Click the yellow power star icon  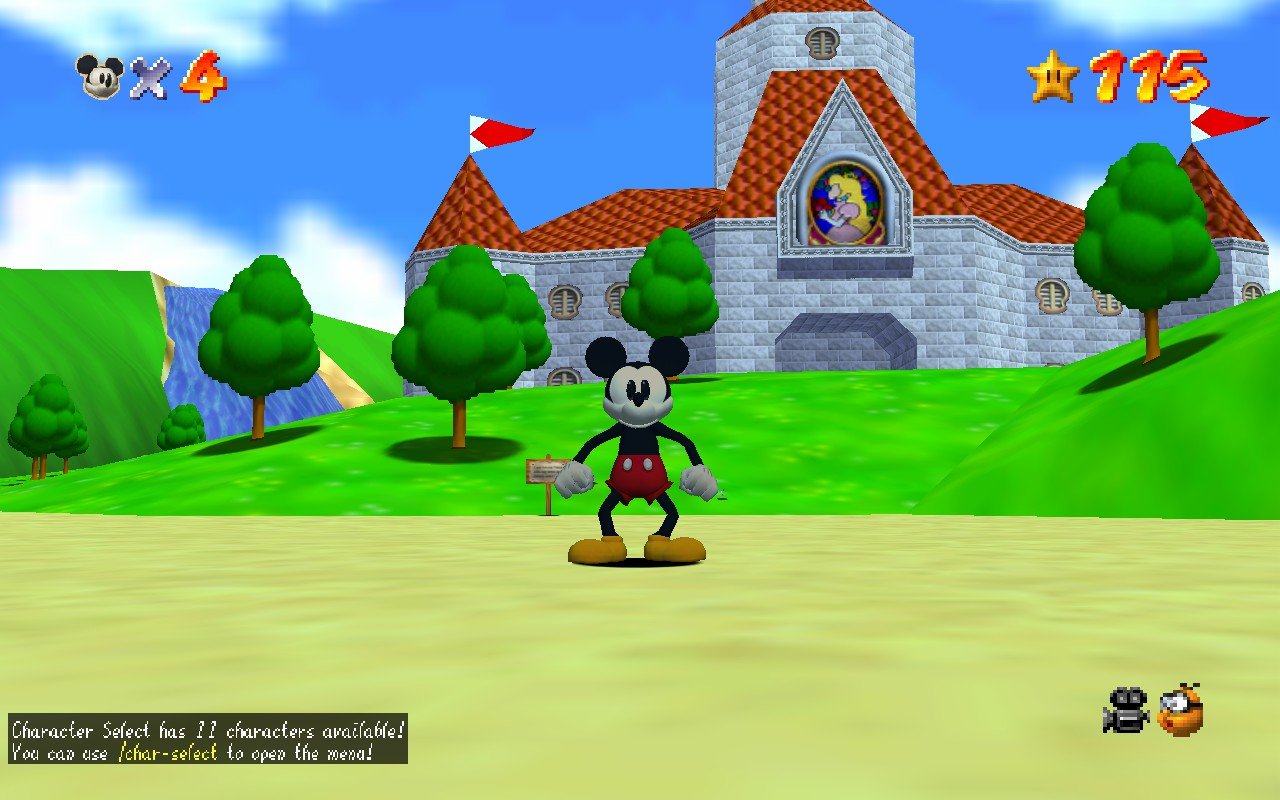[1053, 77]
